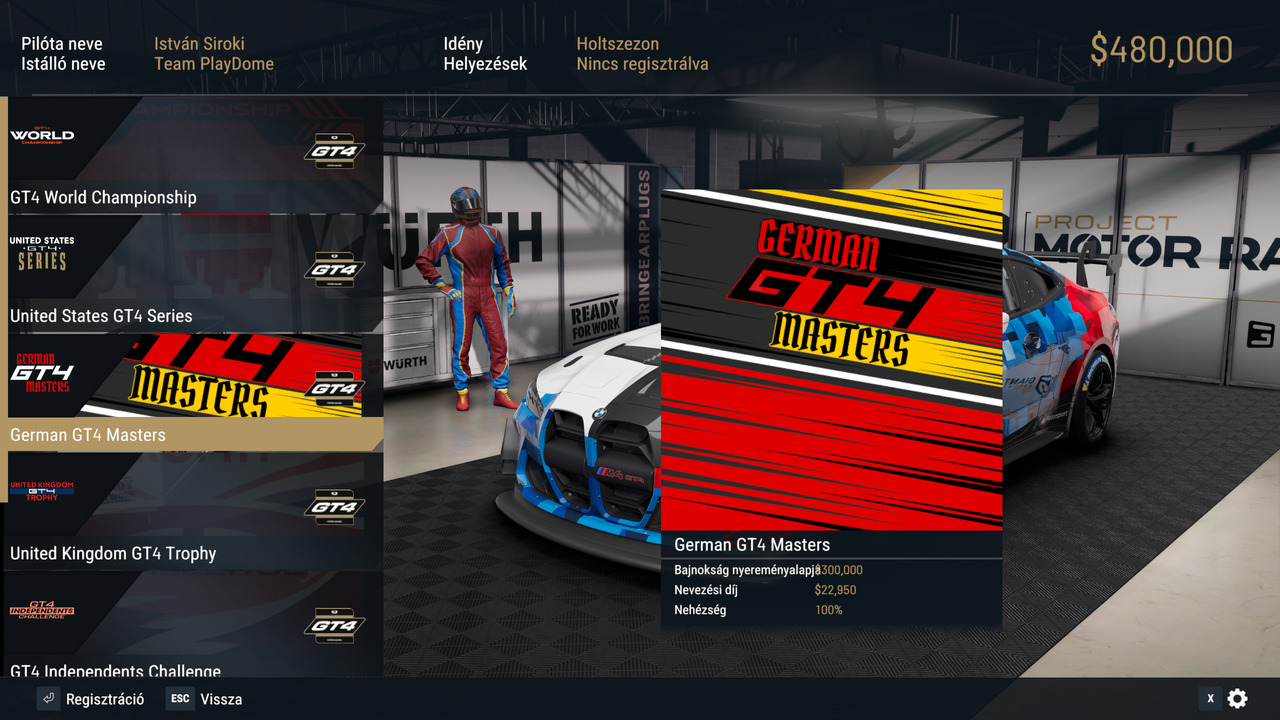The height and width of the screenshot is (720, 1280).
Task: Open settings via the gear icon
Action: [1237, 699]
